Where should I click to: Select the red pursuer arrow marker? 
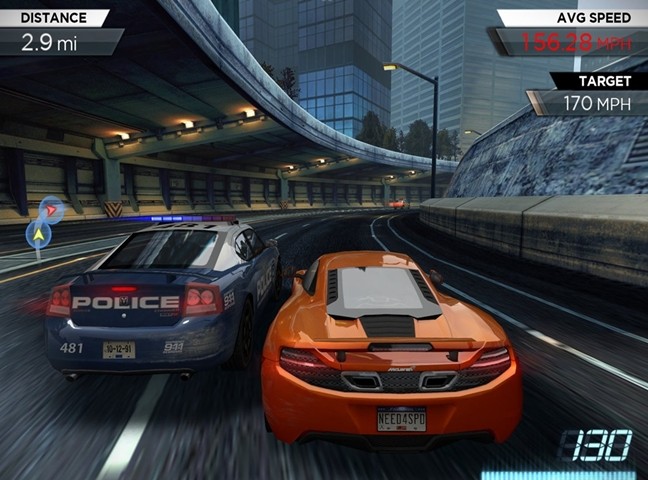pyautogui.click(x=50, y=210)
